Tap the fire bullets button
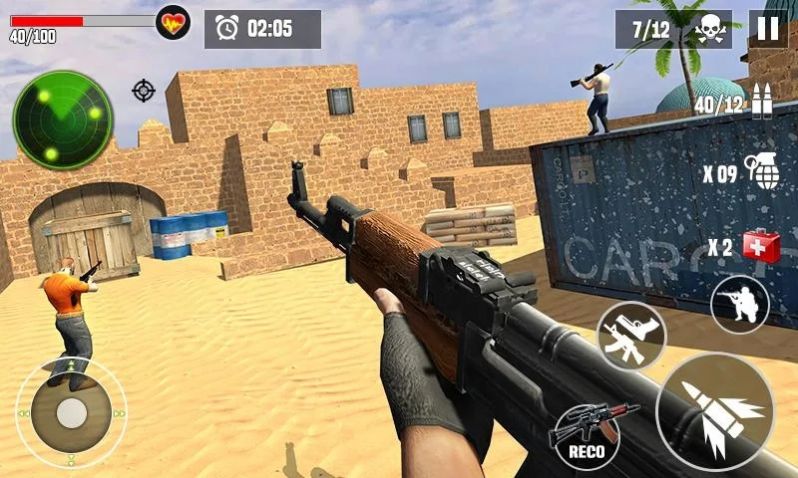798x478 pixels. [x=714, y=411]
